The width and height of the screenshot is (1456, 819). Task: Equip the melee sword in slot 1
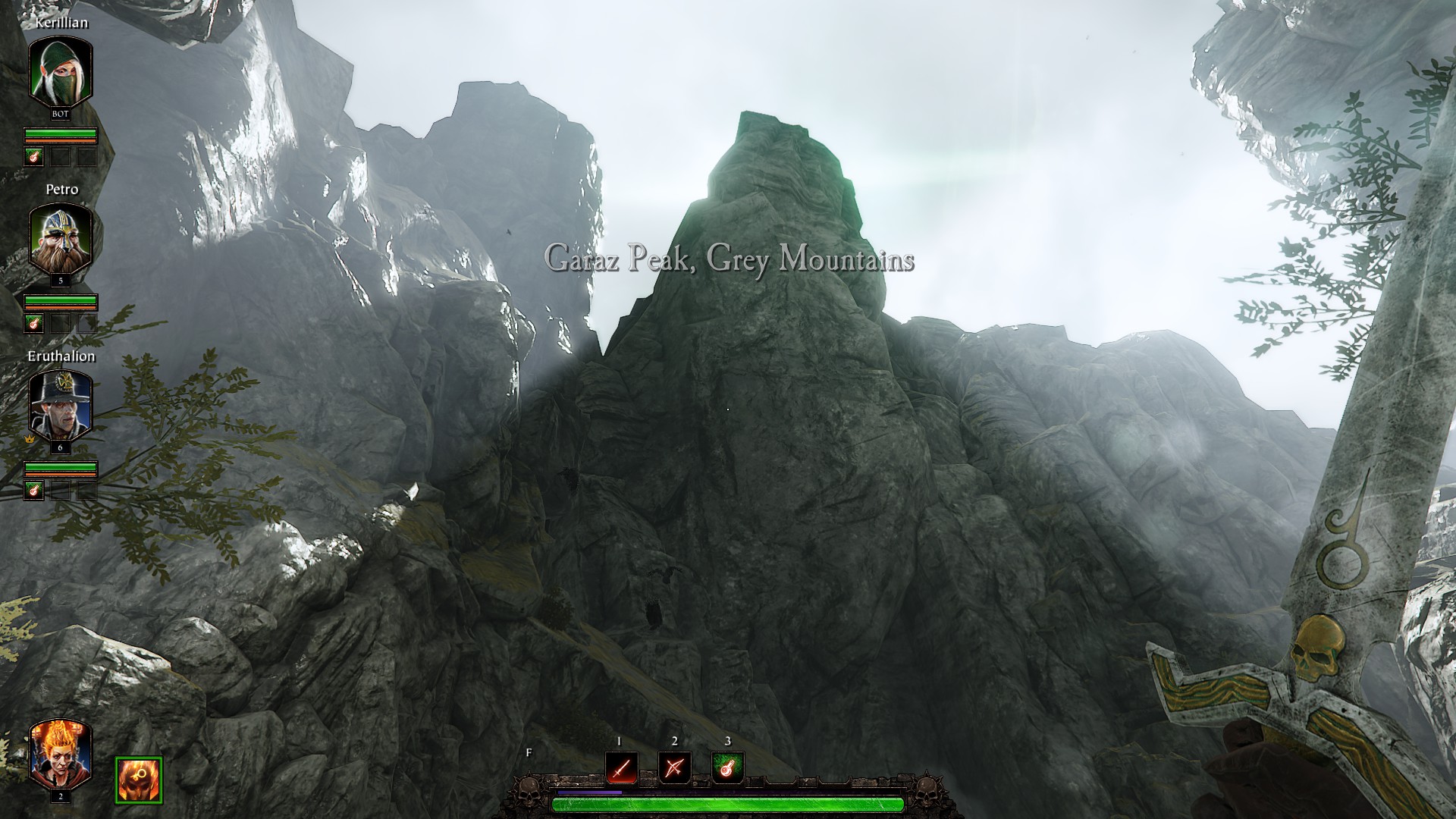point(621,769)
